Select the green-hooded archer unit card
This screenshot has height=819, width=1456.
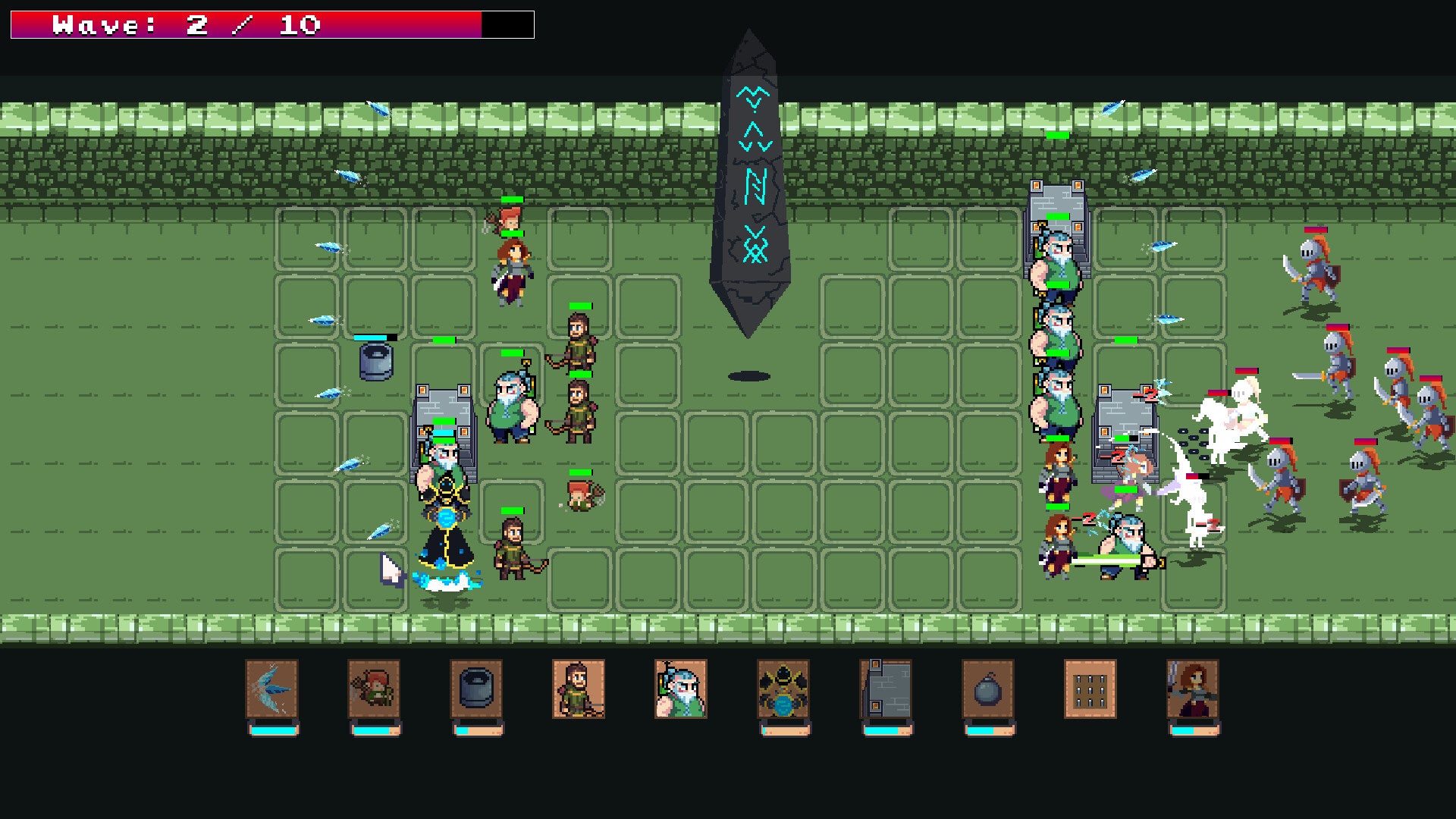click(579, 689)
